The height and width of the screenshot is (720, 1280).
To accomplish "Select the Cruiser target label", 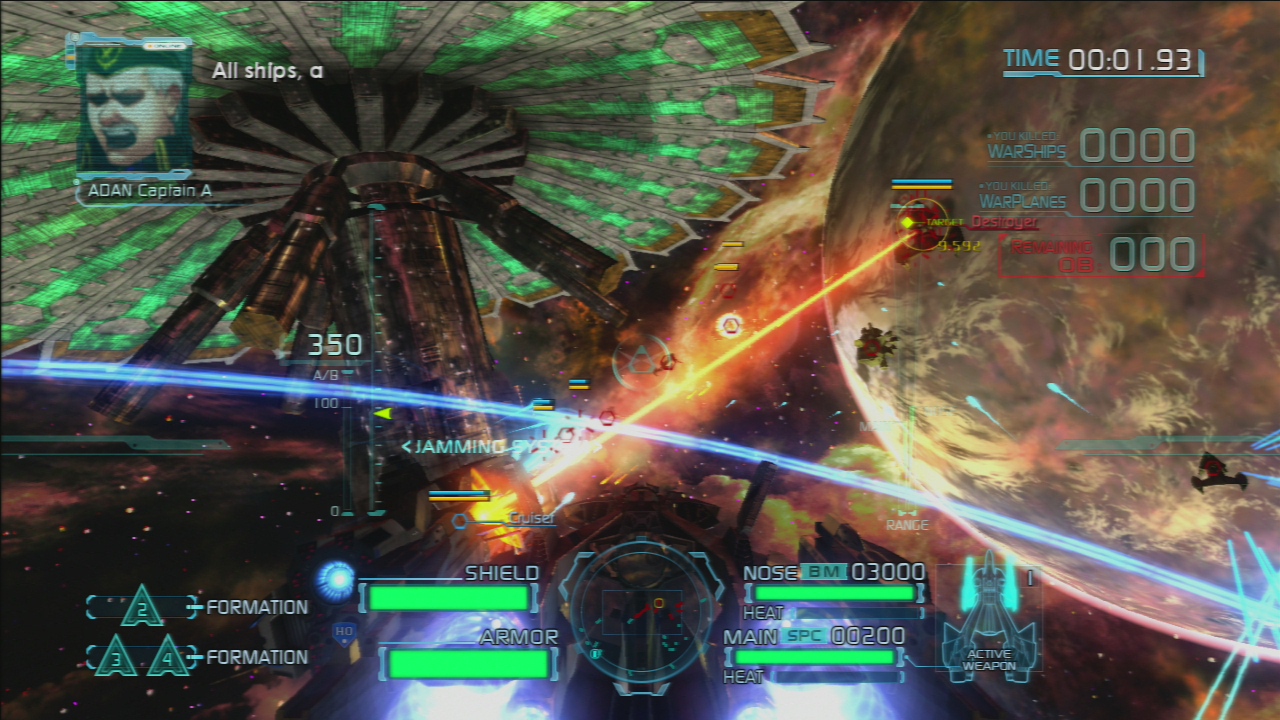I will click(x=530, y=518).
